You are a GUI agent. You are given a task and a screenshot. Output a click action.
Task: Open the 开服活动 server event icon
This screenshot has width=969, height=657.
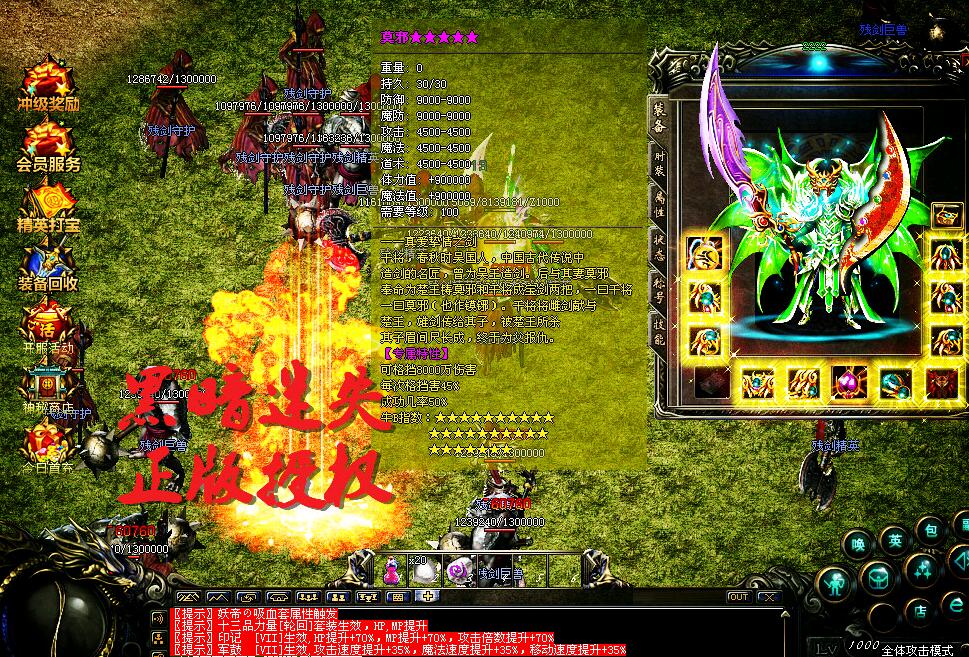pyautogui.click(x=48, y=328)
